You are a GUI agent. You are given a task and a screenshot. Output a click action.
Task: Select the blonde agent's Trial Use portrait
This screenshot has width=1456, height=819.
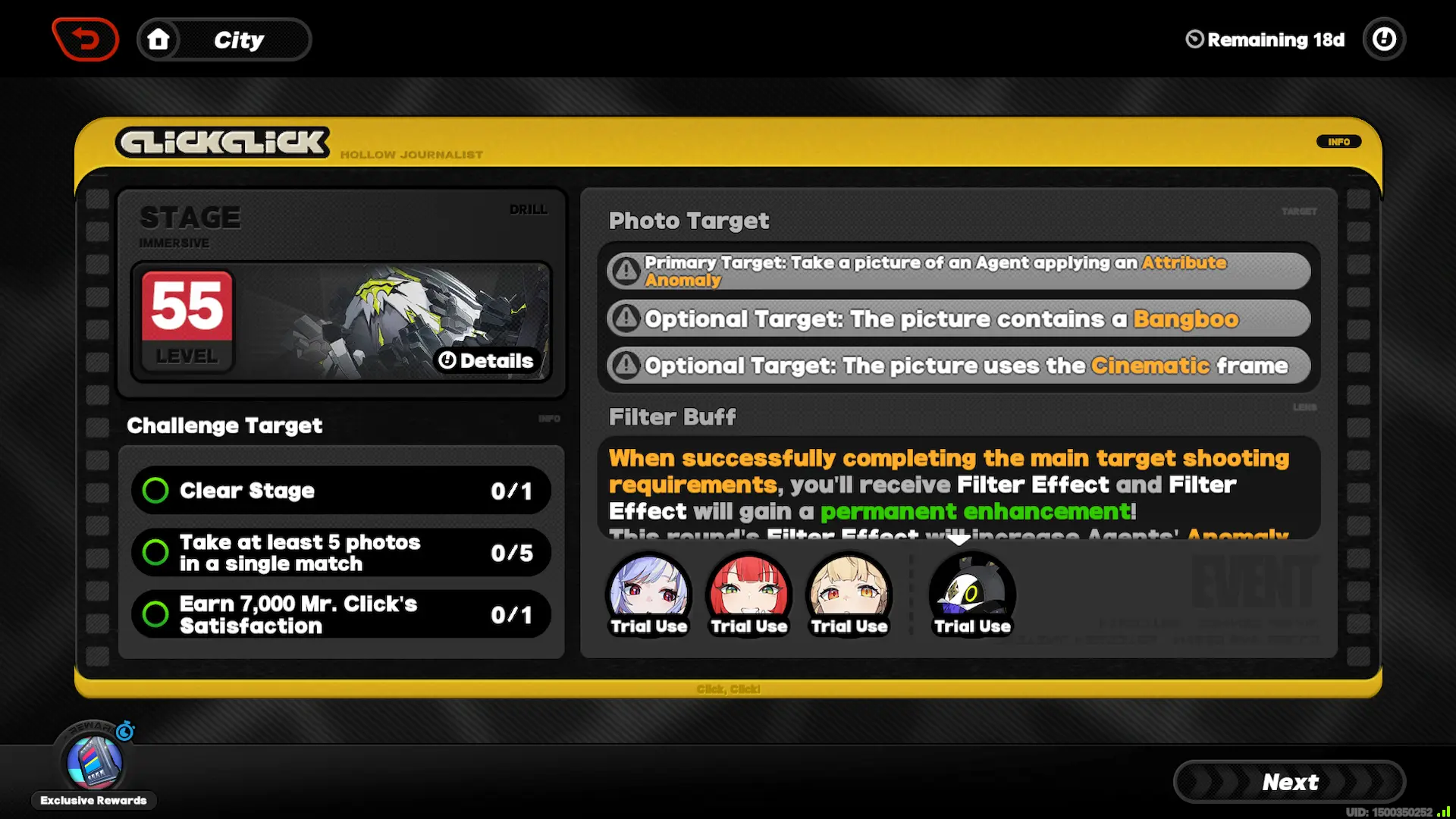tap(849, 591)
